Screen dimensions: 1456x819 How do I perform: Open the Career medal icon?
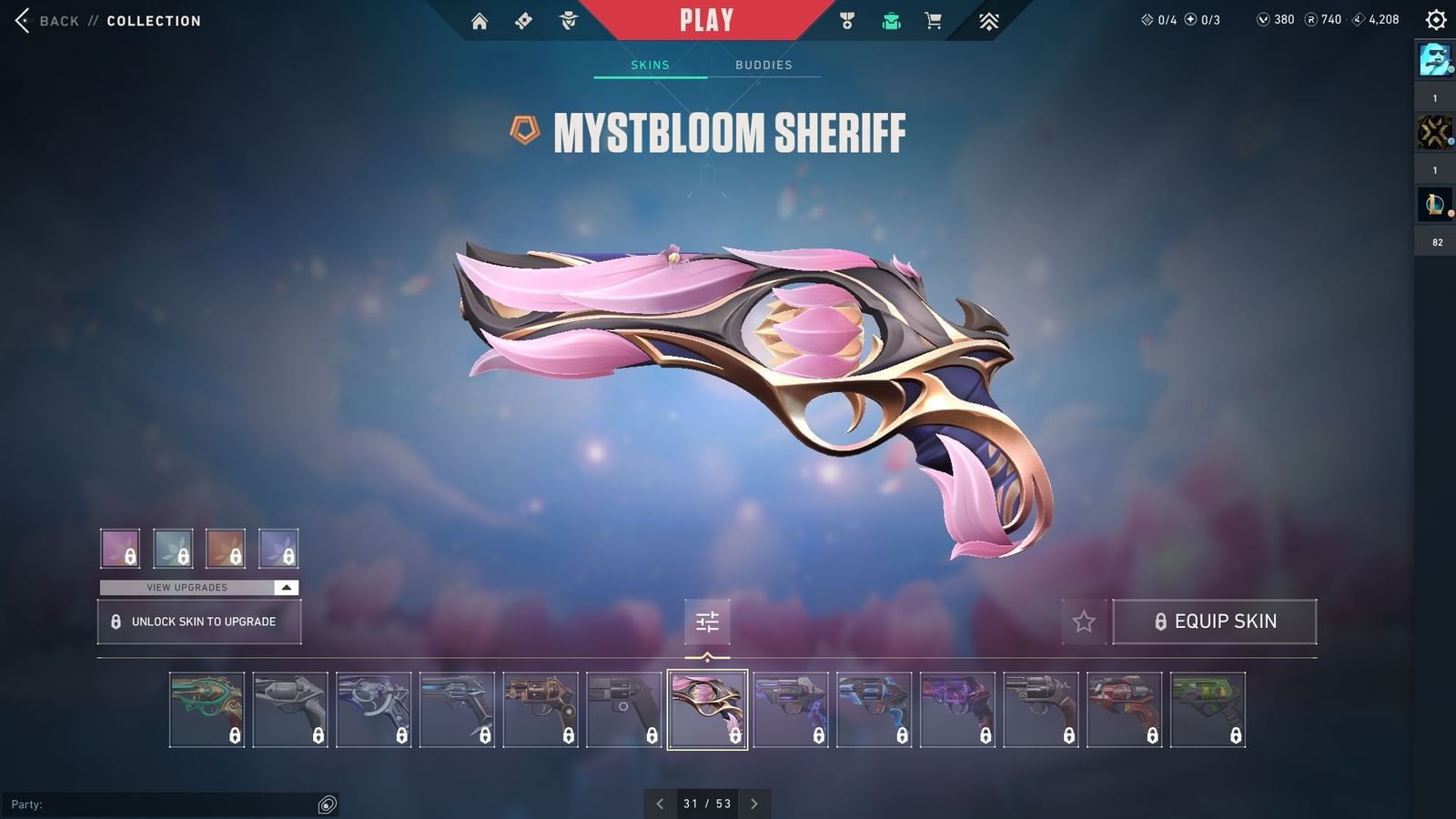pos(846,18)
